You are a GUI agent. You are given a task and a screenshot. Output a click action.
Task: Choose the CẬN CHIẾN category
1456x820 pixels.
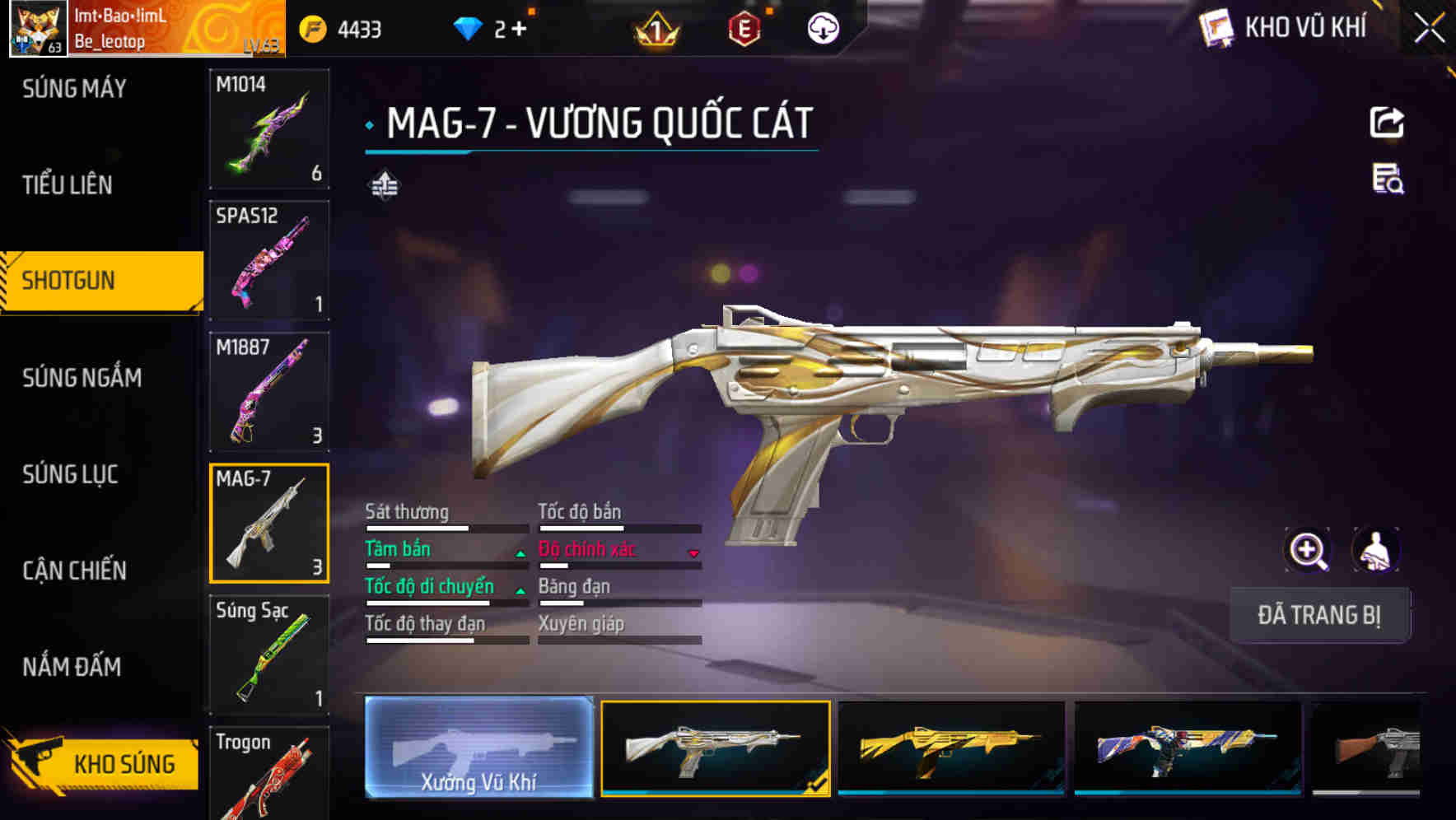(x=74, y=571)
